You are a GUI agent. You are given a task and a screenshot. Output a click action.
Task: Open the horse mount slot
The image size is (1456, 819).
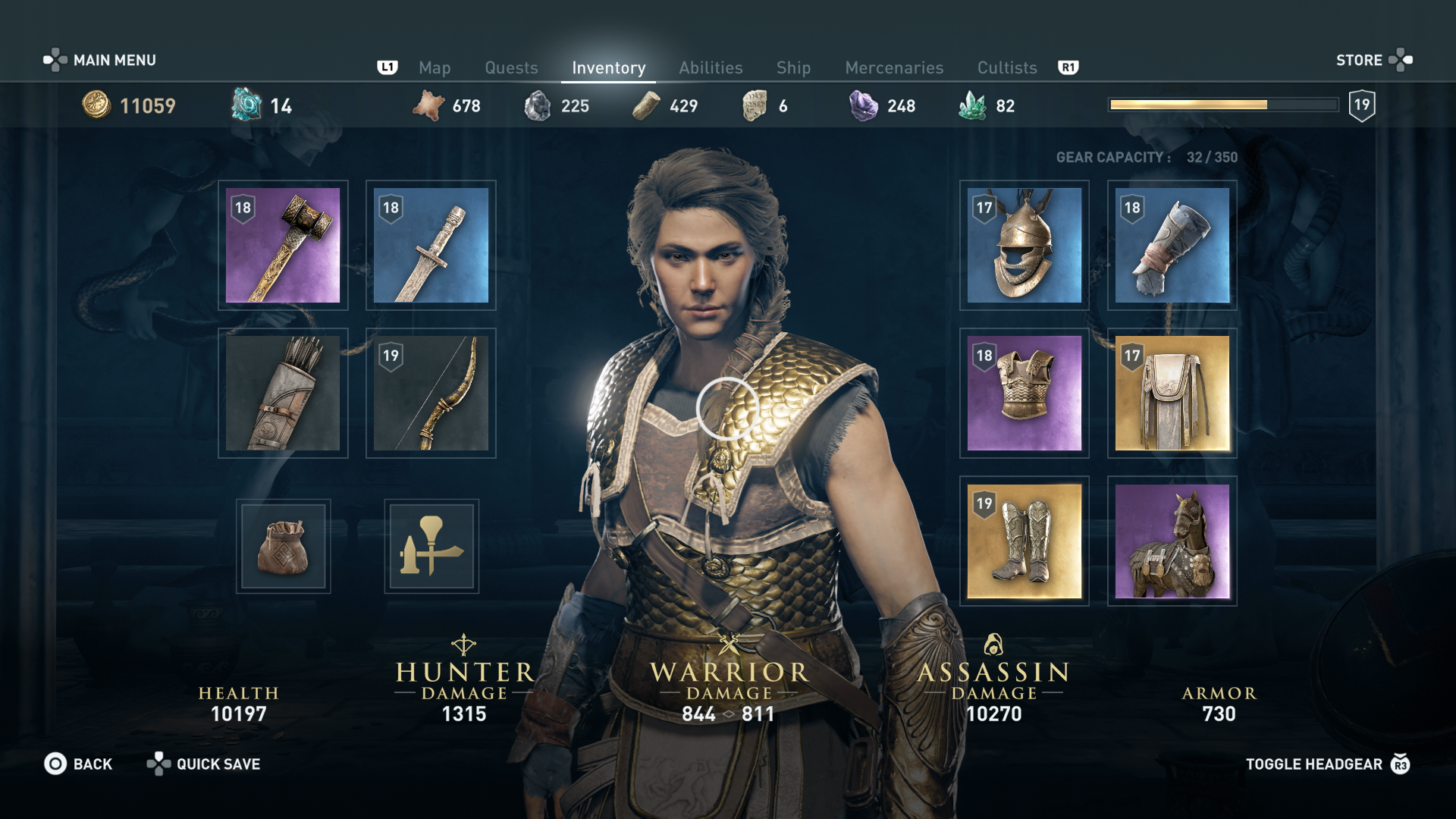pos(1172,541)
